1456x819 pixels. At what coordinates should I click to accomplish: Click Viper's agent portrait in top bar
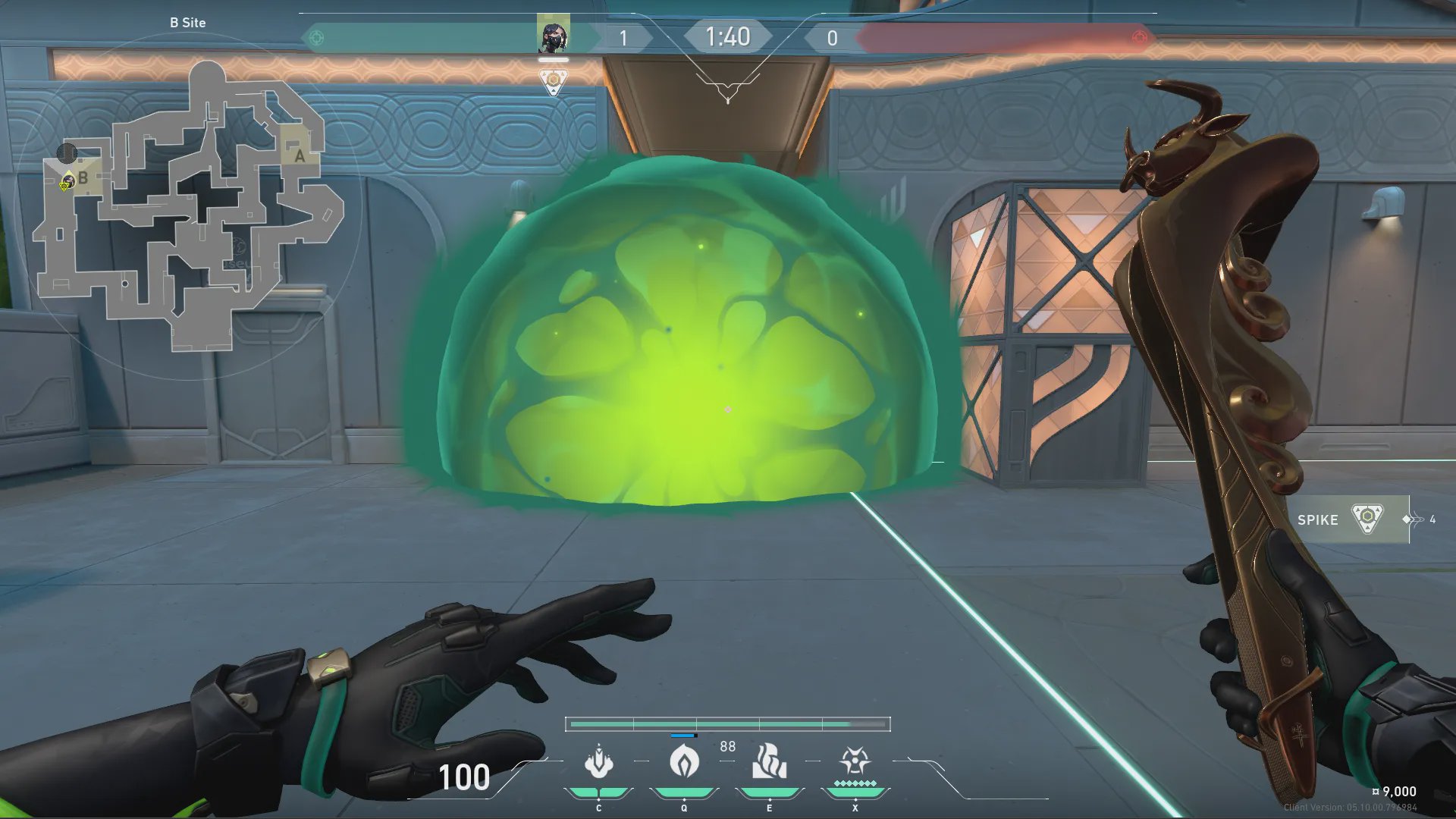tap(553, 36)
